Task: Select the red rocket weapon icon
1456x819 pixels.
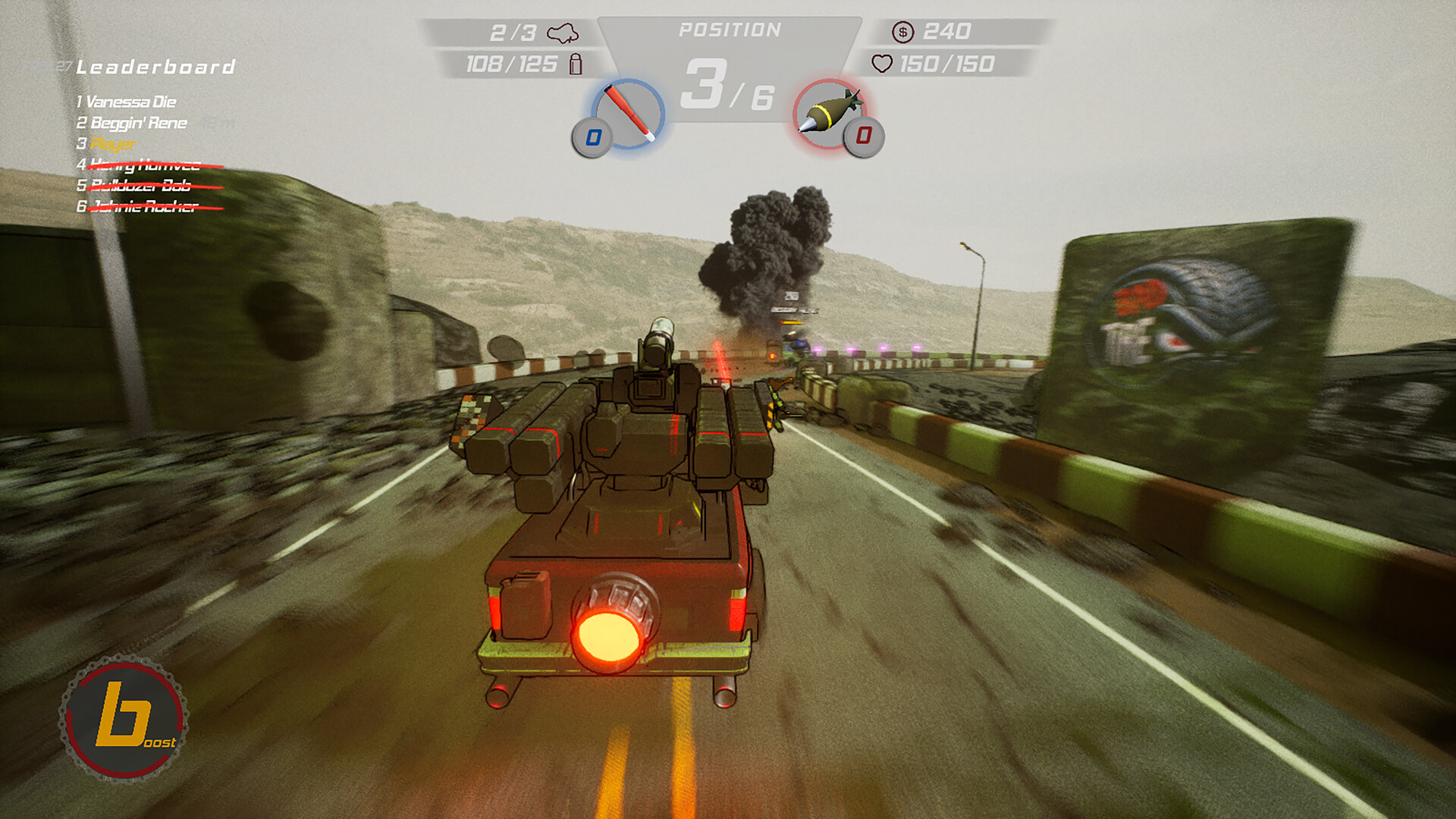Action: (x=628, y=113)
